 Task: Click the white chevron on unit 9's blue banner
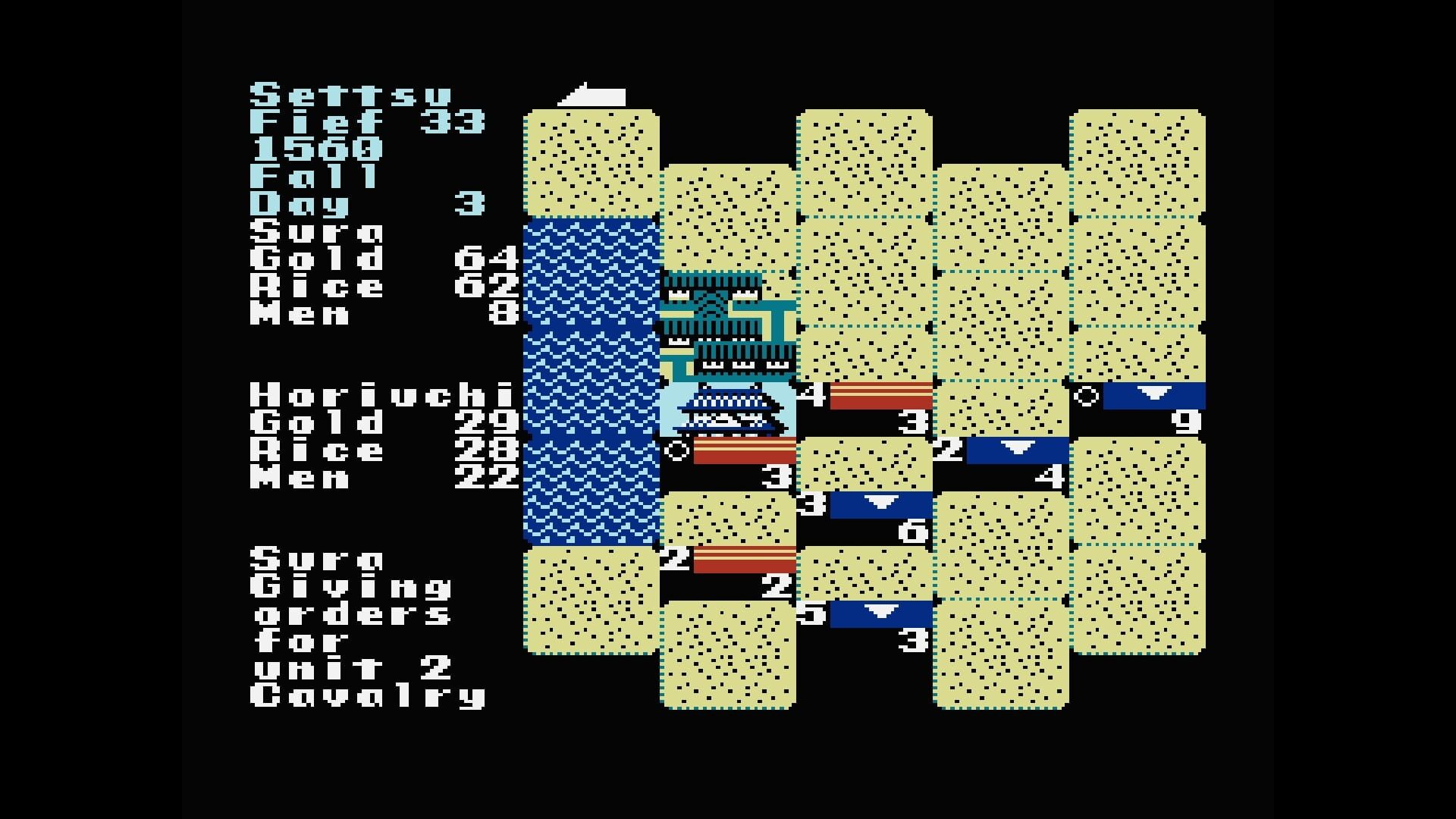pos(1155,393)
